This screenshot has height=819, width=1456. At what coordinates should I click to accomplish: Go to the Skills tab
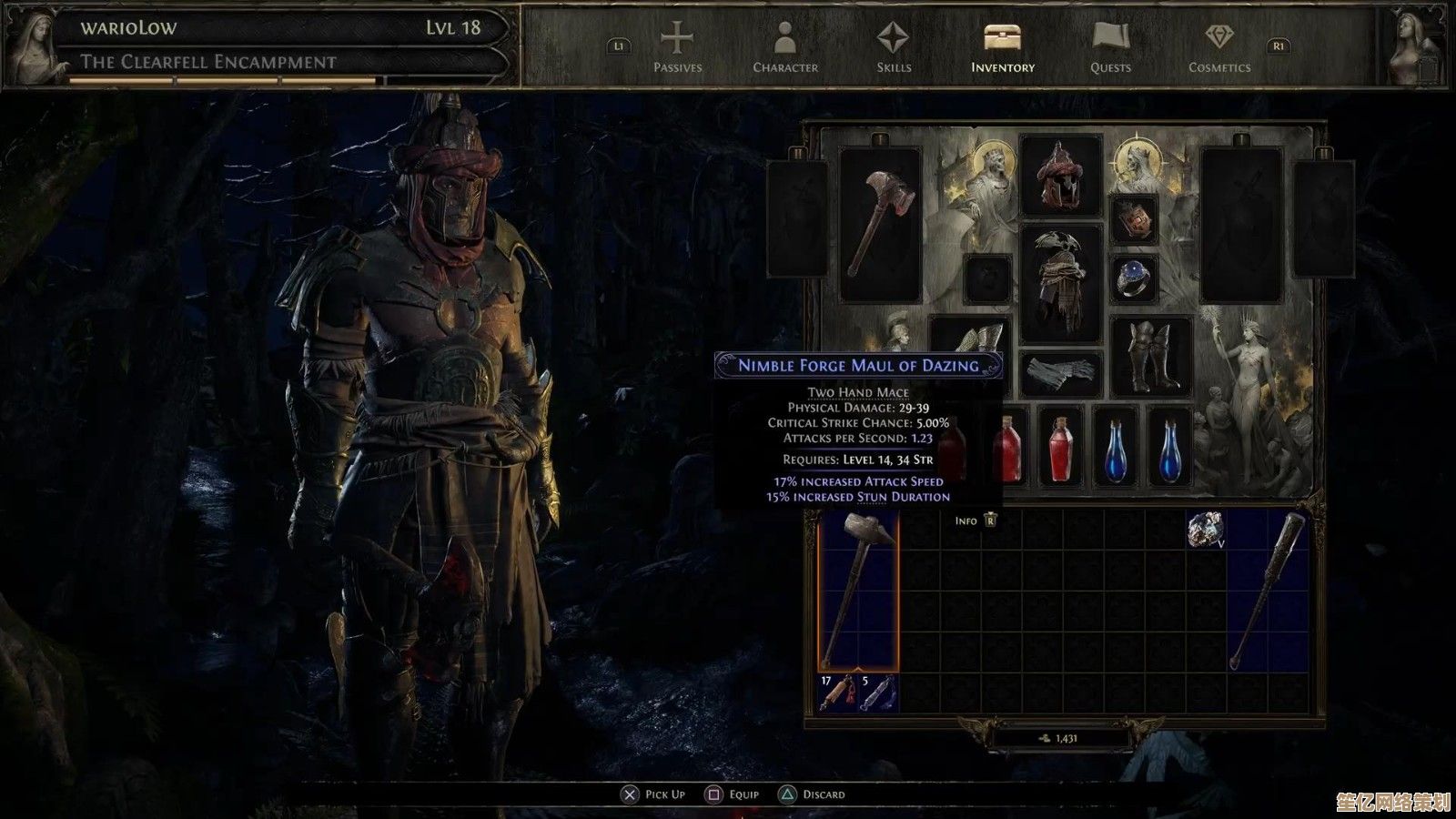[x=893, y=48]
